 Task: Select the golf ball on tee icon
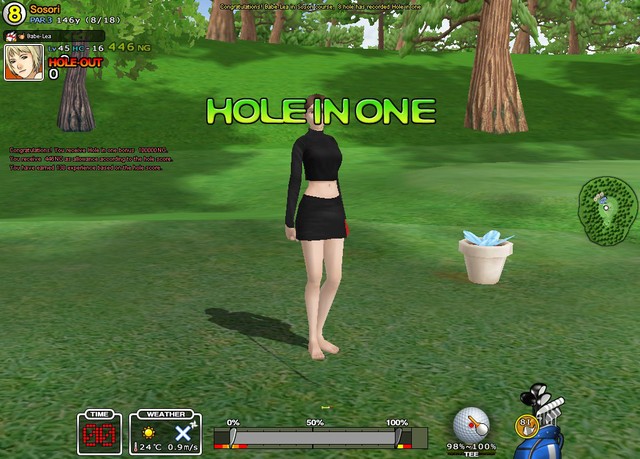[x=470, y=424]
